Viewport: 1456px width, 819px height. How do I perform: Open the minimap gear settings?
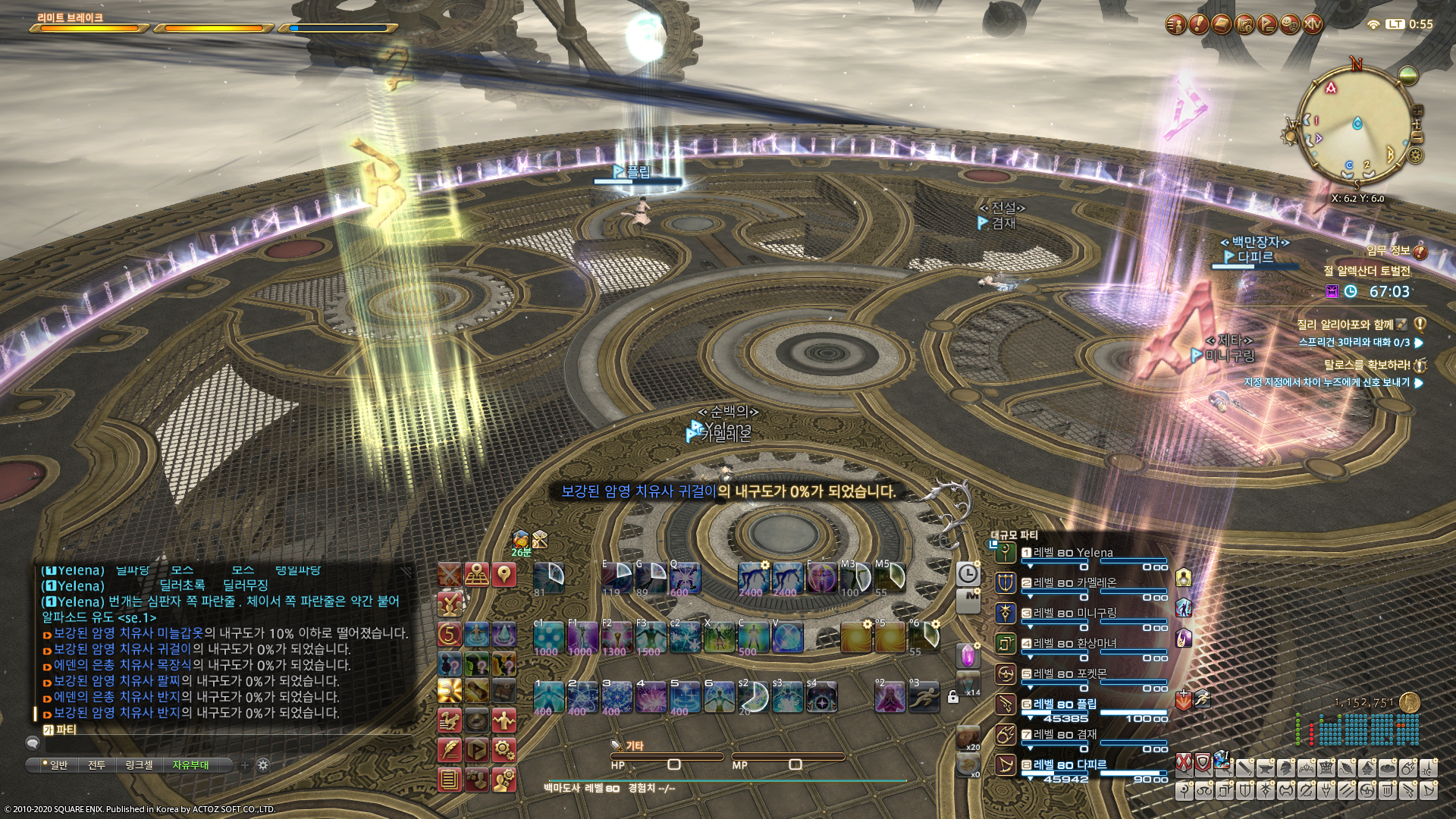(1415, 155)
